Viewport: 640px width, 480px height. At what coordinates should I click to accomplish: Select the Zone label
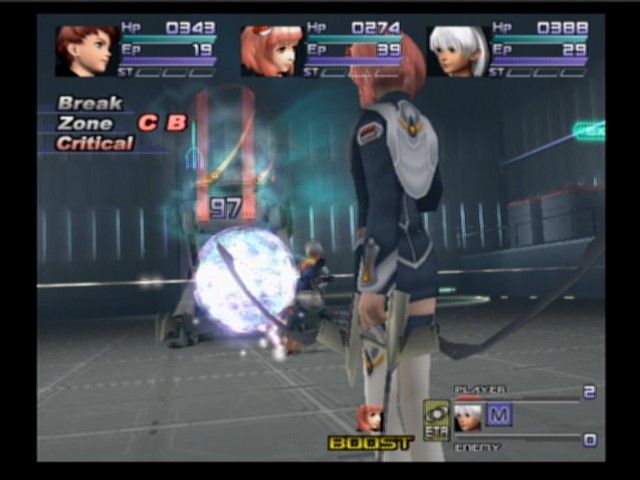point(85,123)
